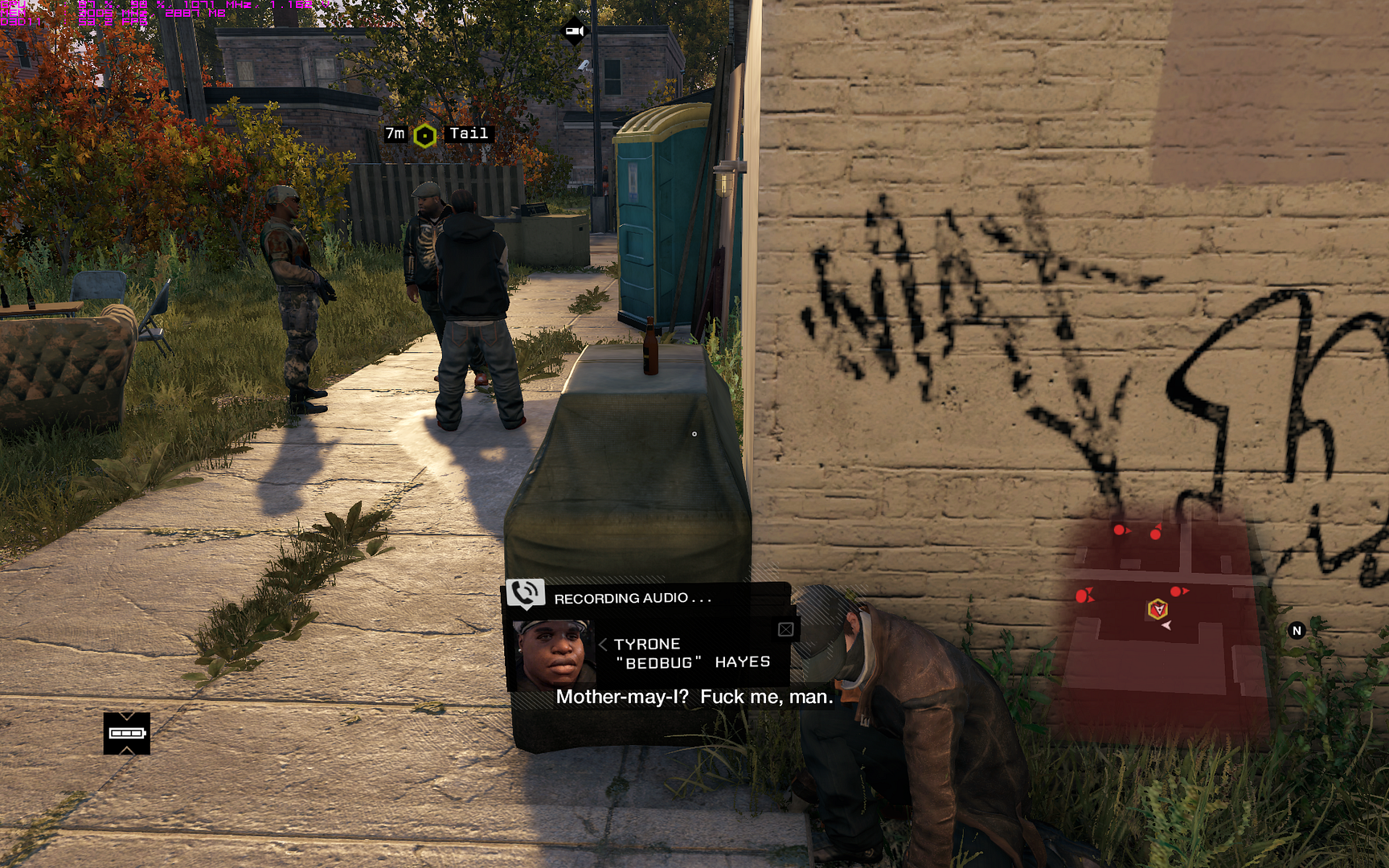Click the battery gadget icon at bottom left
The width and height of the screenshot is (1389, 868).
point(125,732)
